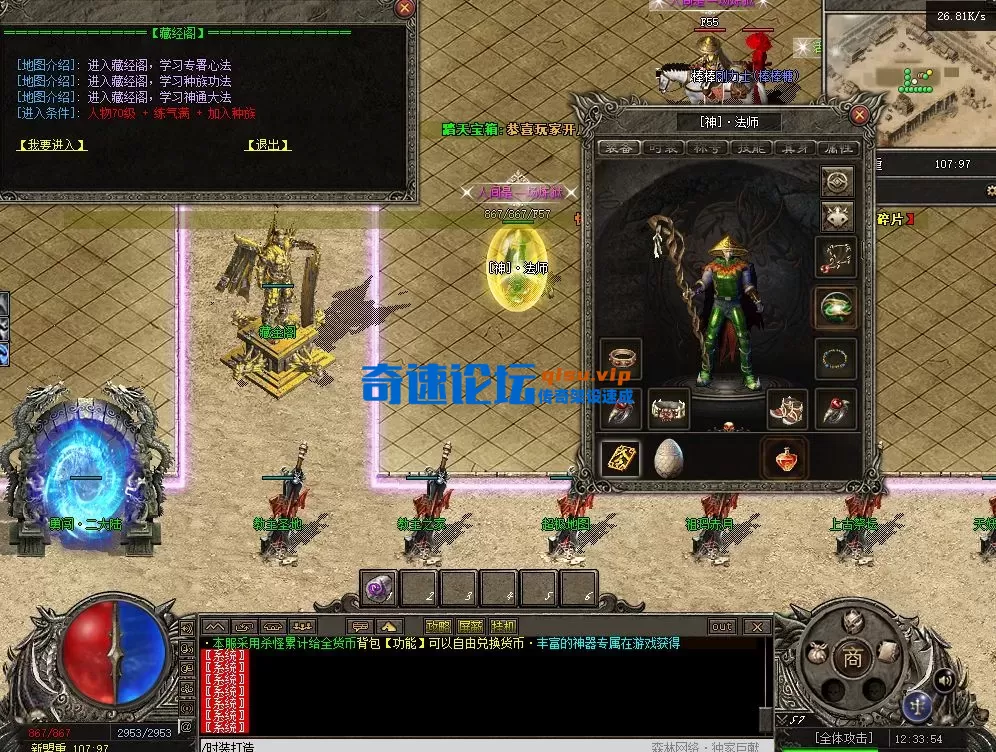Choose the 我要进入 dialogue option

(x=52, y=145)
